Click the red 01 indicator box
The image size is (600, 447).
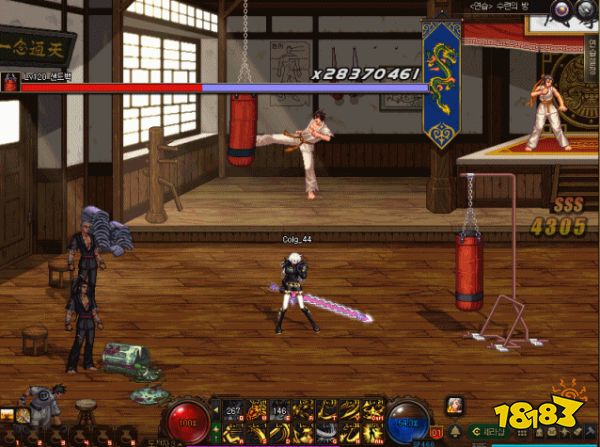[433, 432]
